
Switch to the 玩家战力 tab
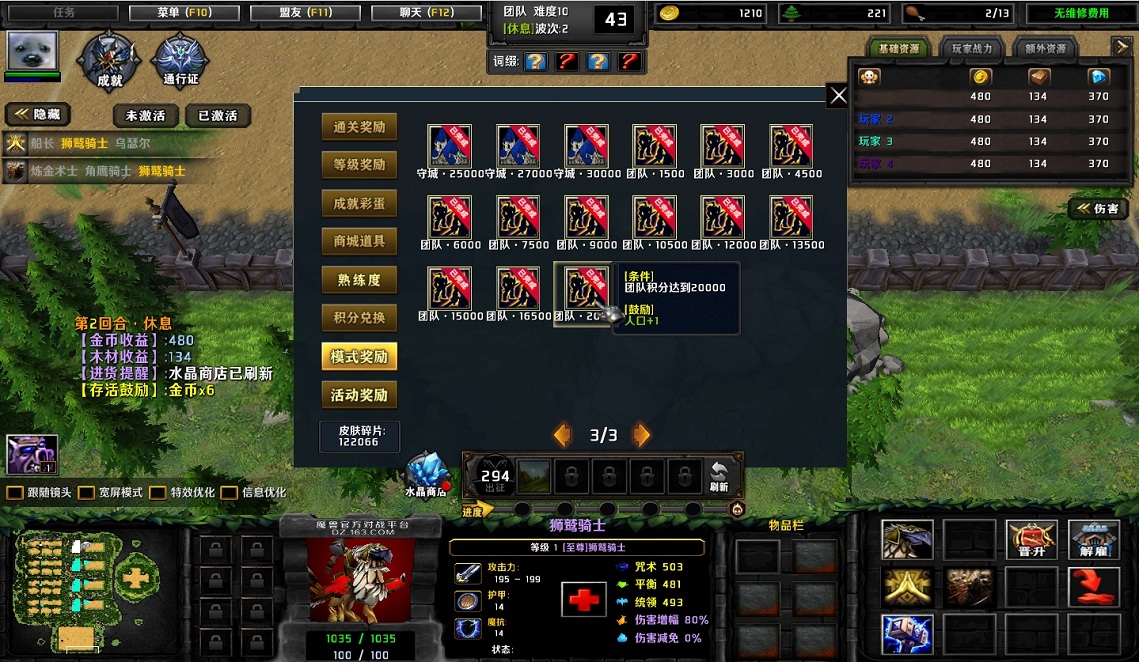click(x=971, y=48)
